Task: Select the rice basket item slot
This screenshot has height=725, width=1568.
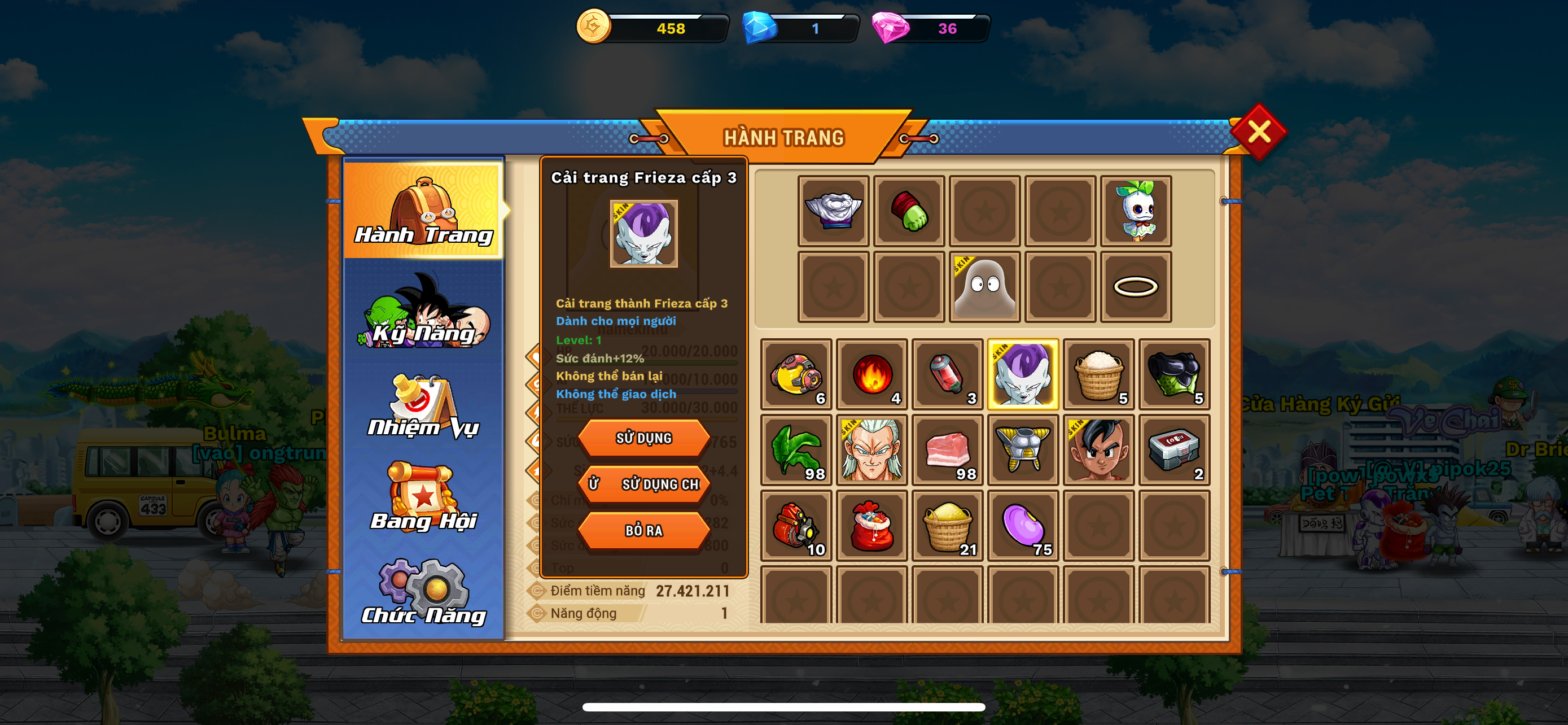Action: (x=1099, y=374)
